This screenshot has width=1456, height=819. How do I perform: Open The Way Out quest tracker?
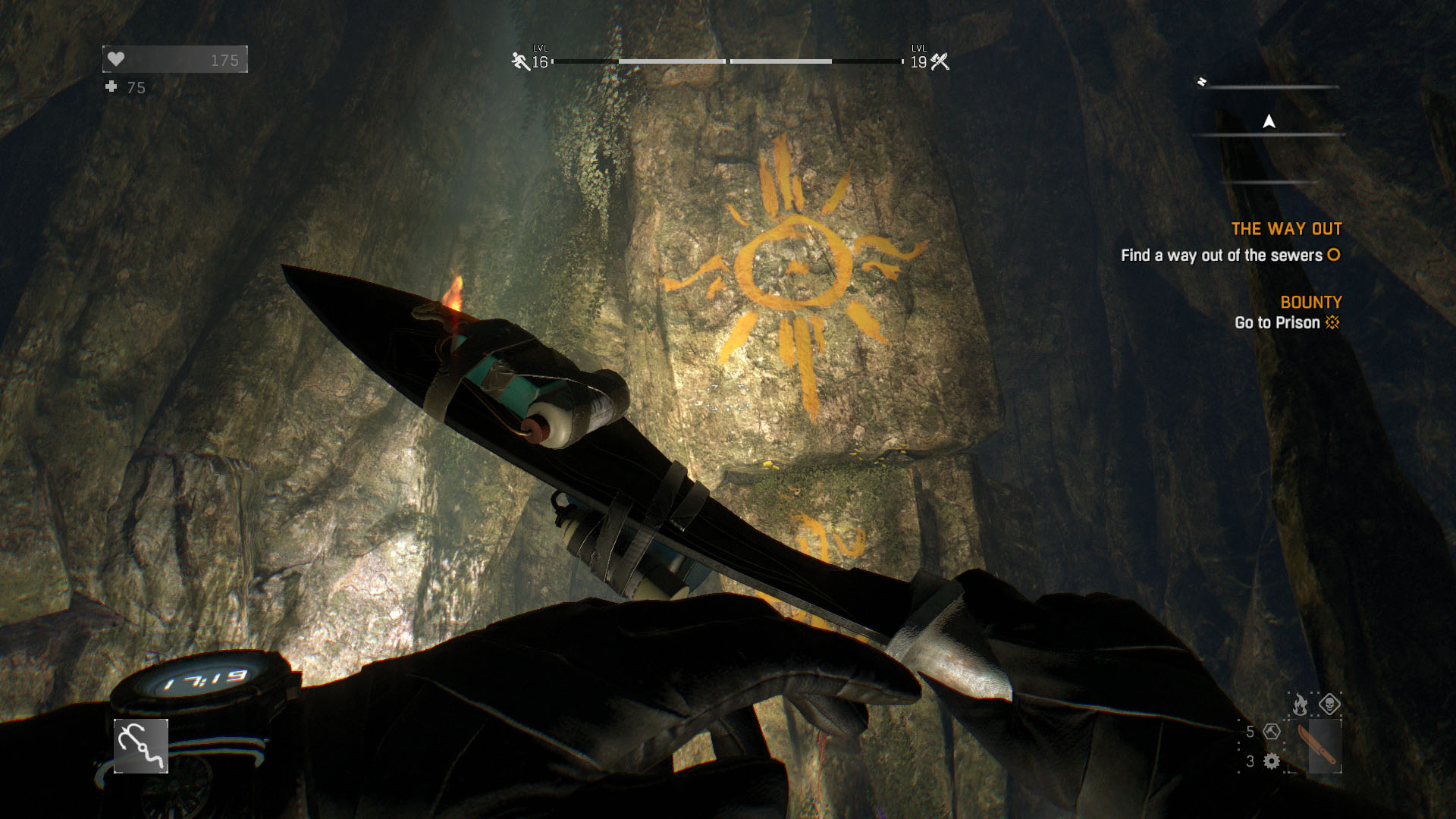[x=1286, y=229]
